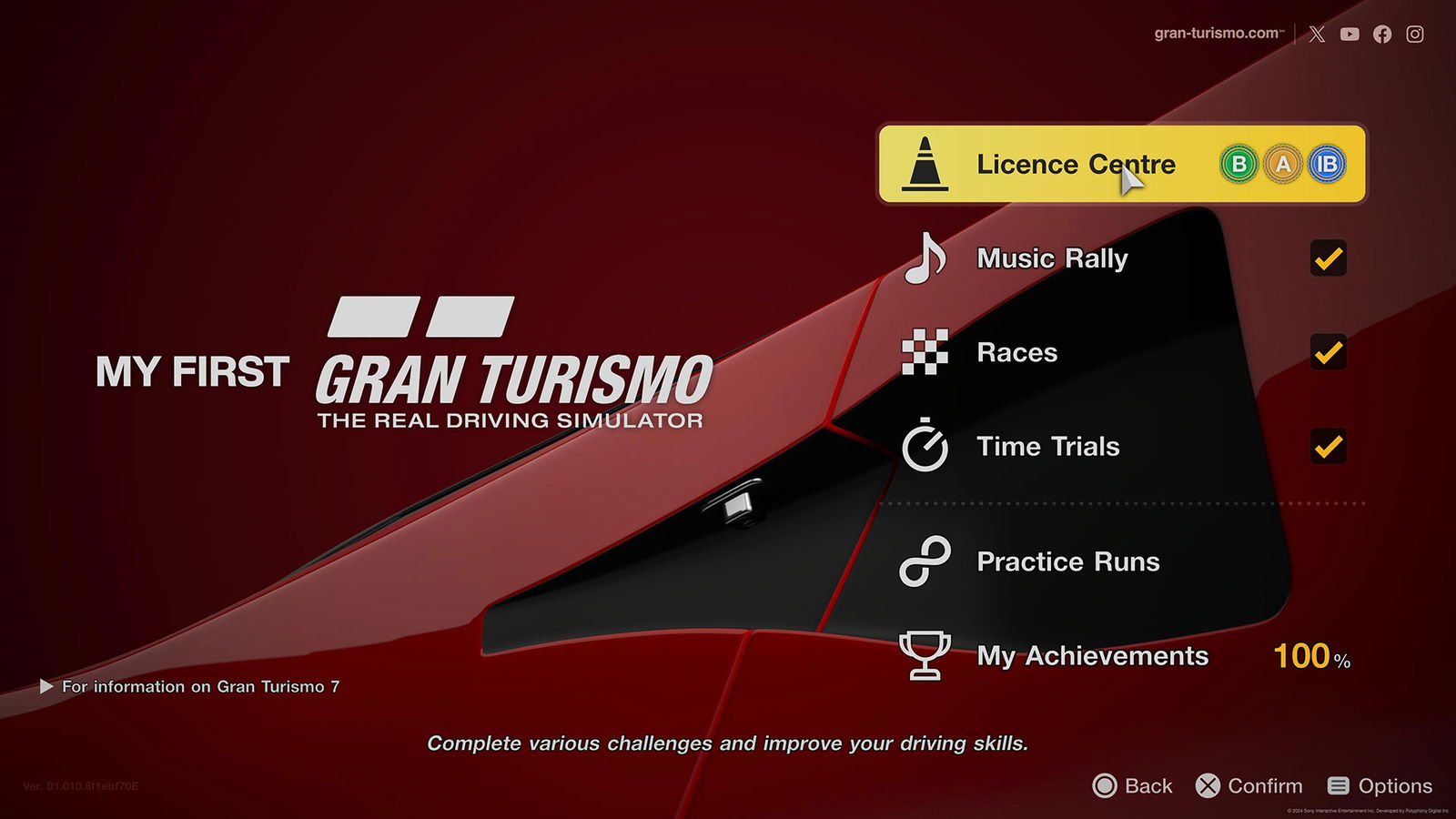Select Licence Centre from the menu
This screenshot has height=819, width=1456.
tap(1075, 165)
